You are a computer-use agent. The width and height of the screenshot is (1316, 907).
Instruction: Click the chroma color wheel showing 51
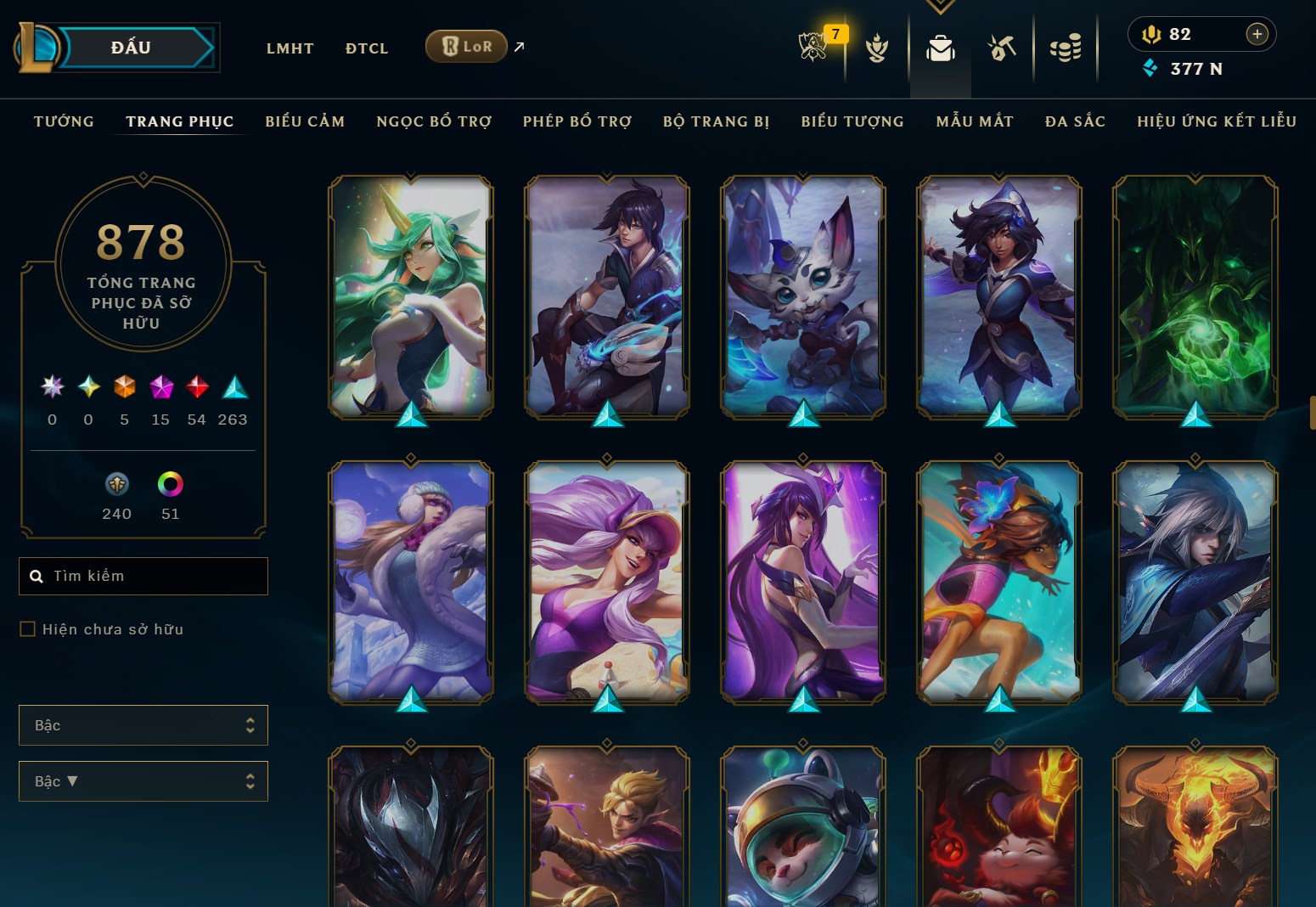point(171,486)
